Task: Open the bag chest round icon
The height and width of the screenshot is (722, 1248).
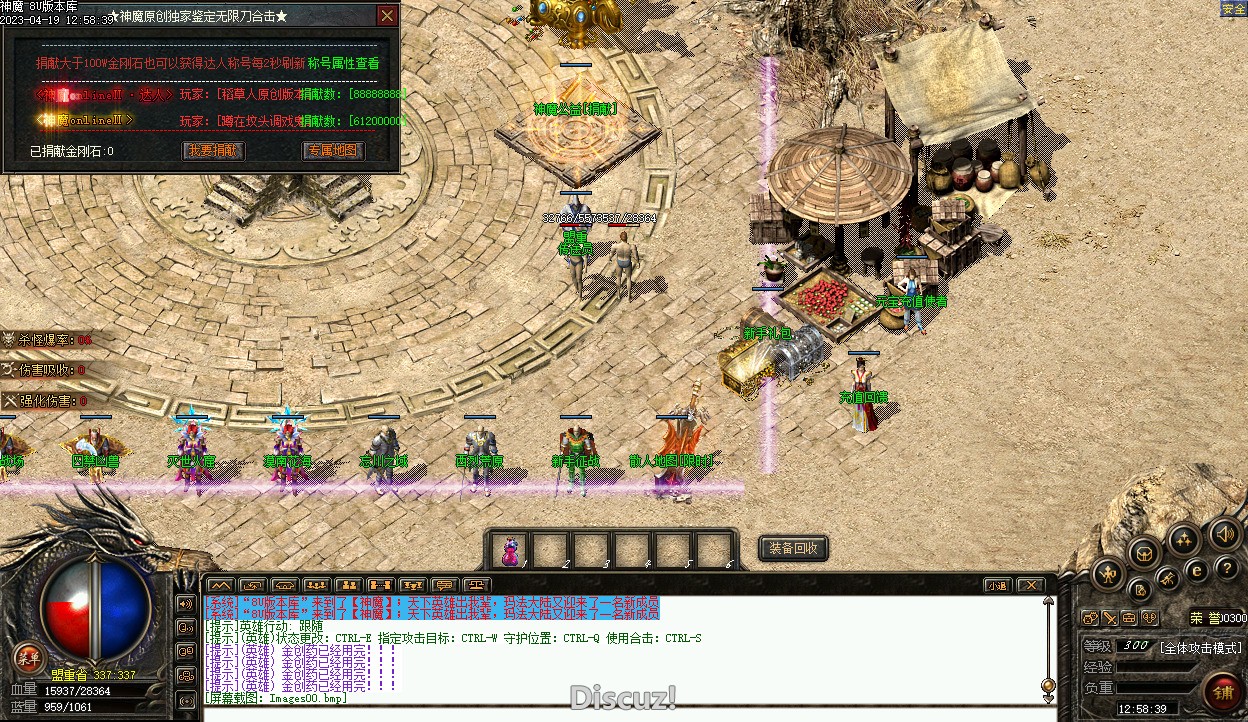Action: pyautogui.click(x=1144, y=553)
